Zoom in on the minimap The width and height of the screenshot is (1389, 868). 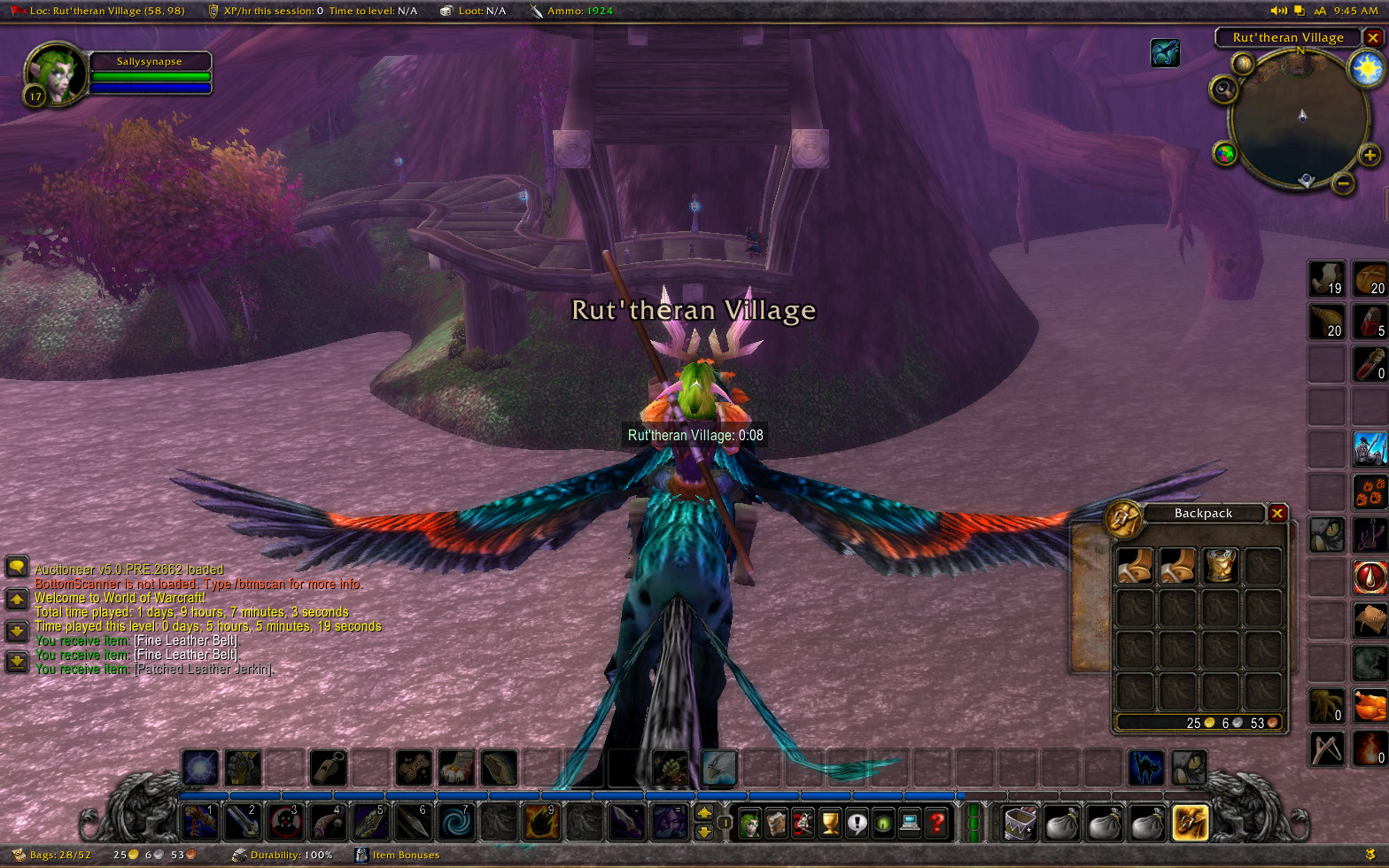pyautogui.click(x=1370, y=156)
